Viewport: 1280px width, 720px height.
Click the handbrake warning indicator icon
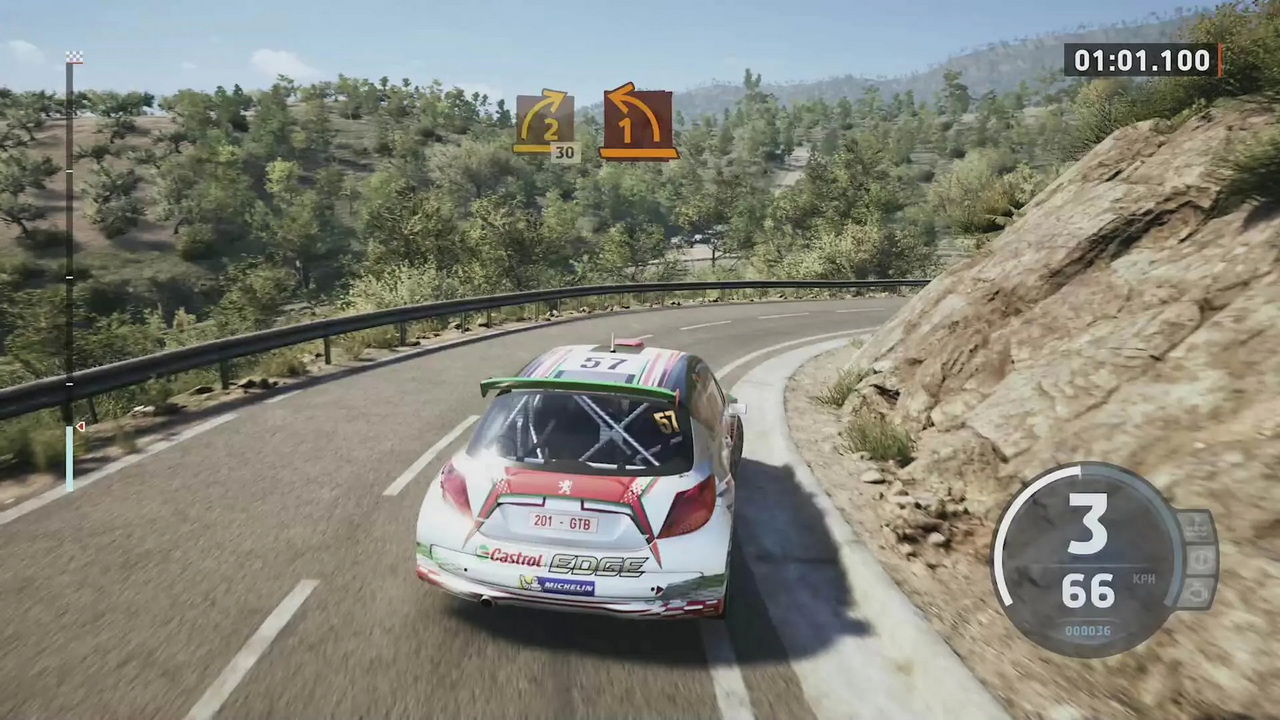point(1198,559)
